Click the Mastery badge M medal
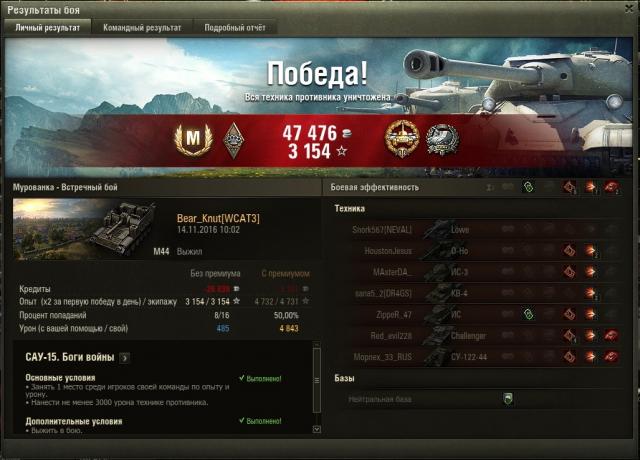 (191, 138)
